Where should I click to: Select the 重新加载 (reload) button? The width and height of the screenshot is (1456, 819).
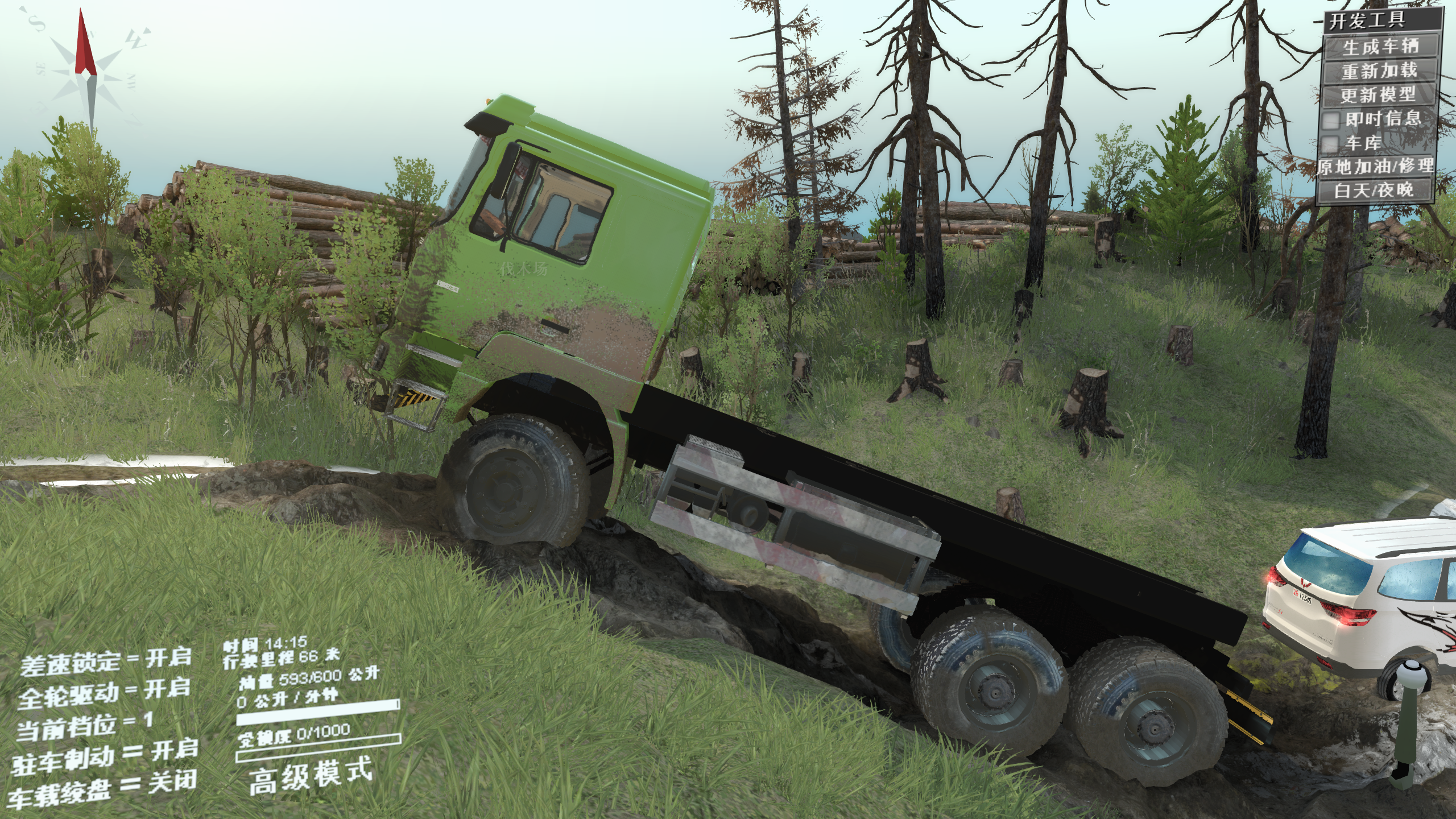point(1380,71)
